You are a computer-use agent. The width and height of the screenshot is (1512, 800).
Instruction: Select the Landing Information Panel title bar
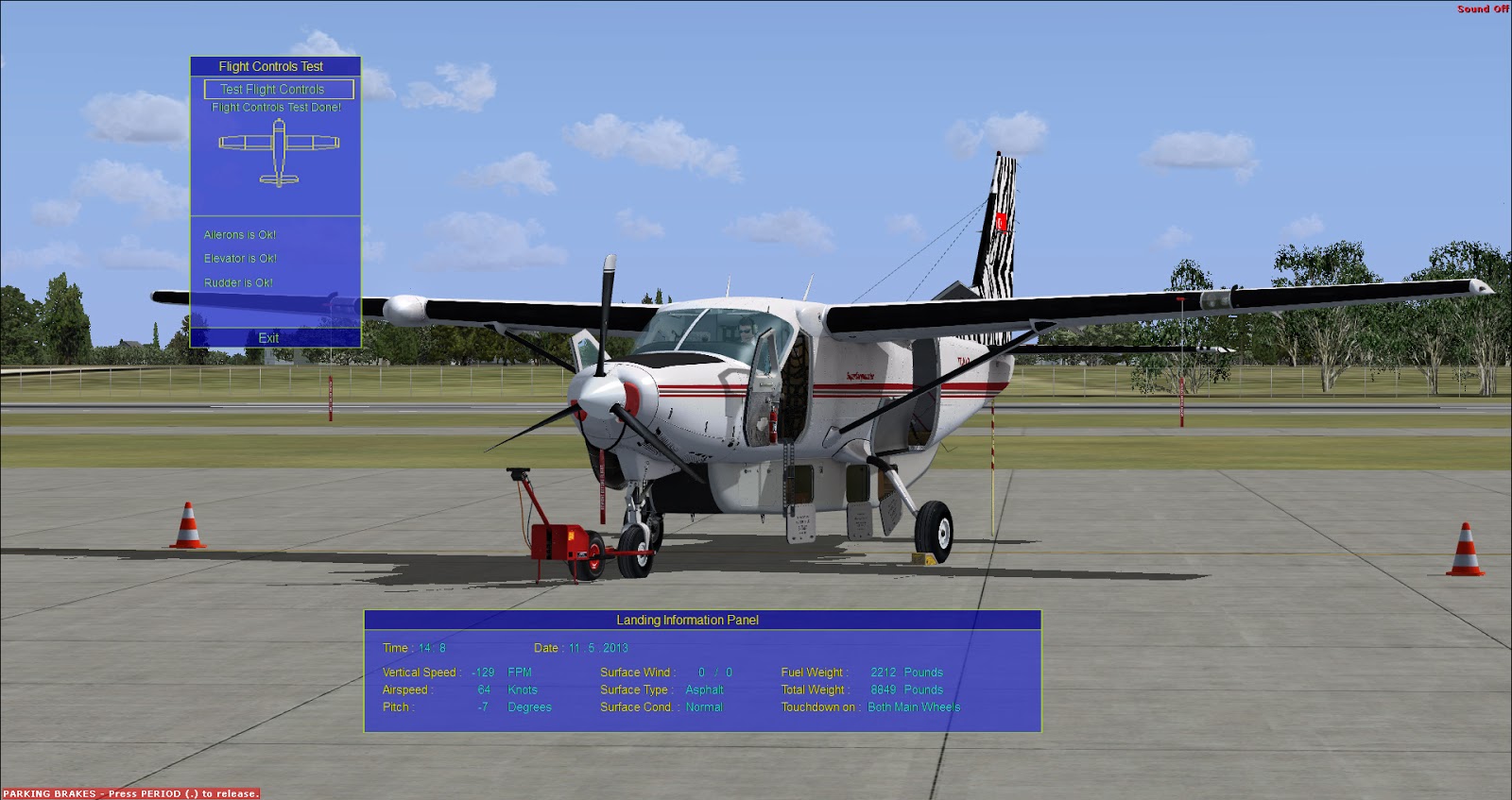pos(688,621)
